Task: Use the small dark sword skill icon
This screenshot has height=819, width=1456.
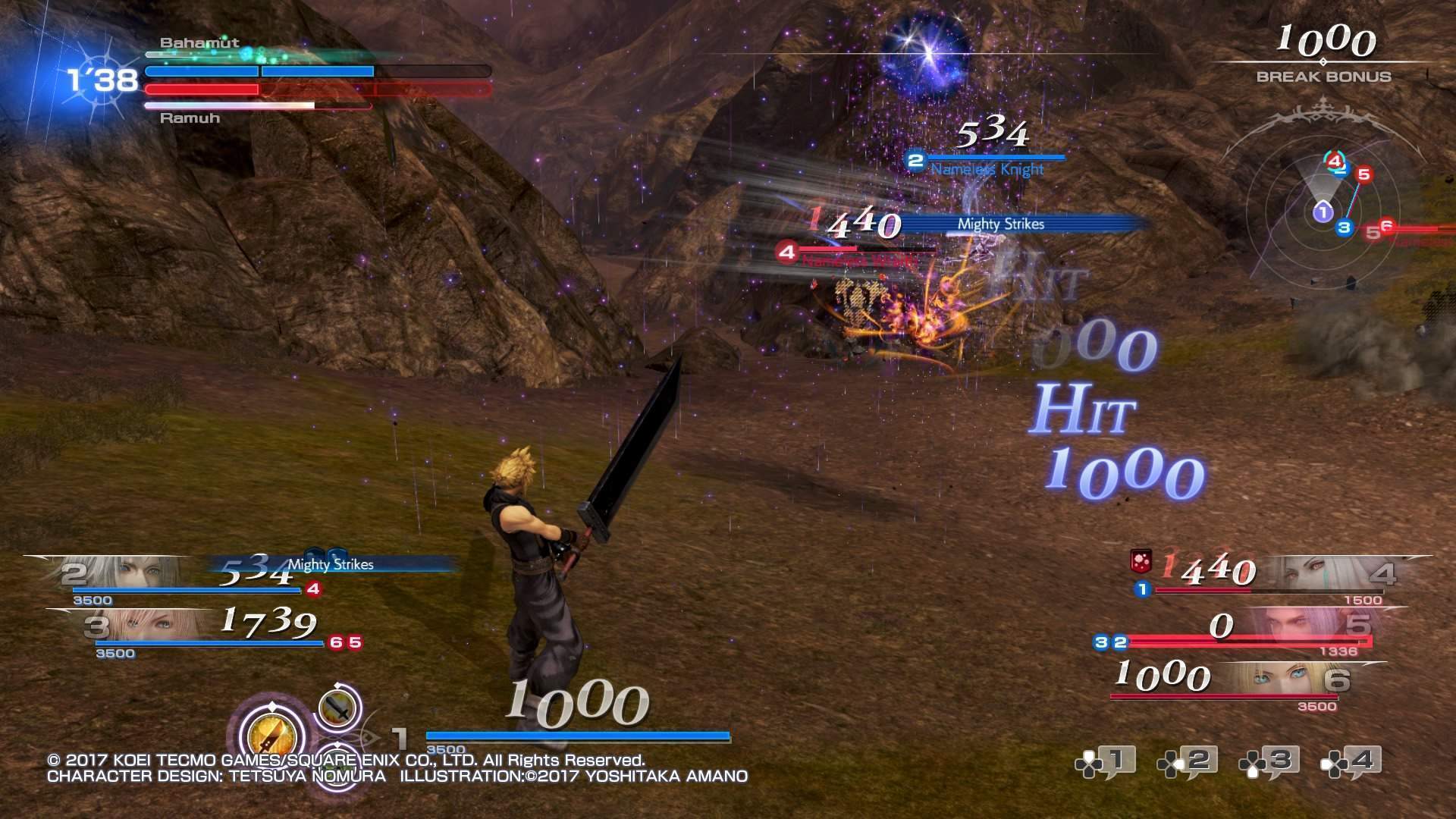Action: point(337,708)
